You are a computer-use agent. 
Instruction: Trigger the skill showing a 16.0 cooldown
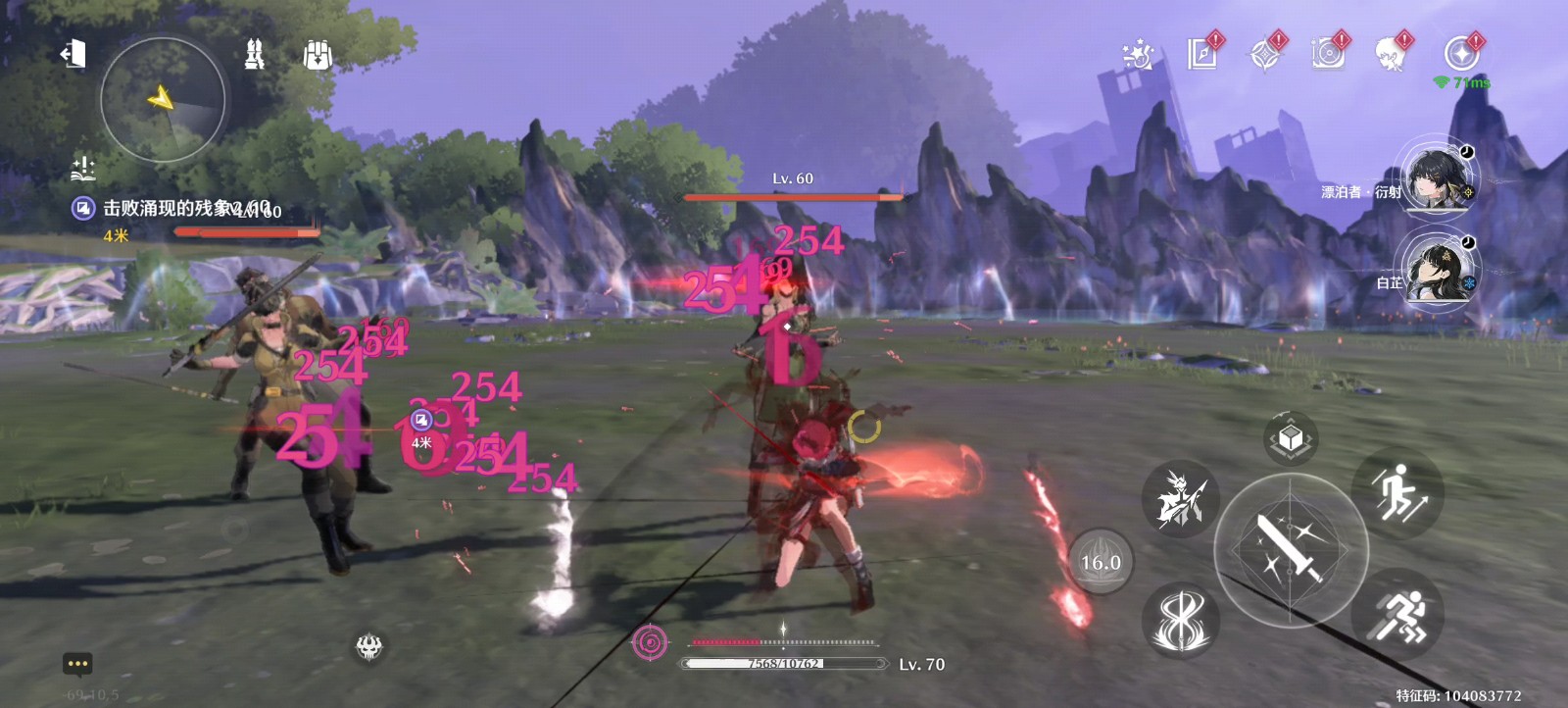(1100, 562)
